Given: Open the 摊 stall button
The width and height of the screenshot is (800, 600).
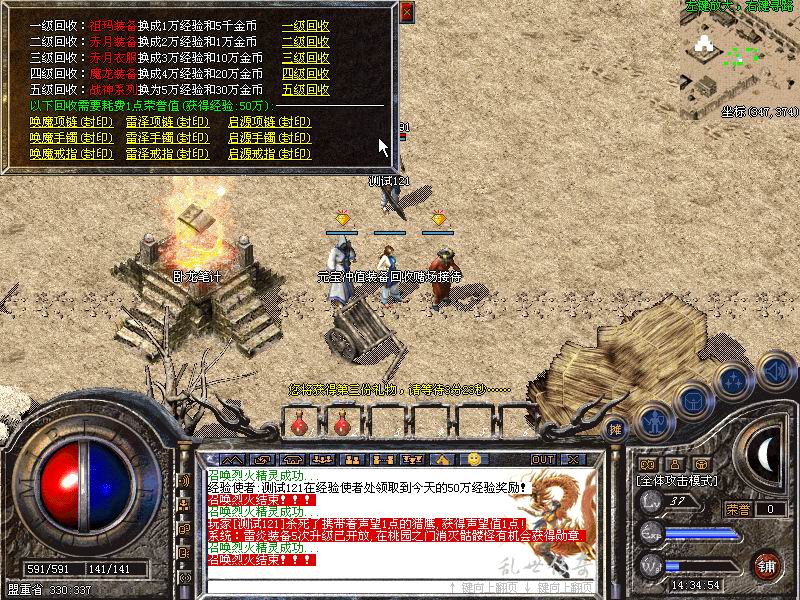Looking at the screenshot, I should pos(616,428).
